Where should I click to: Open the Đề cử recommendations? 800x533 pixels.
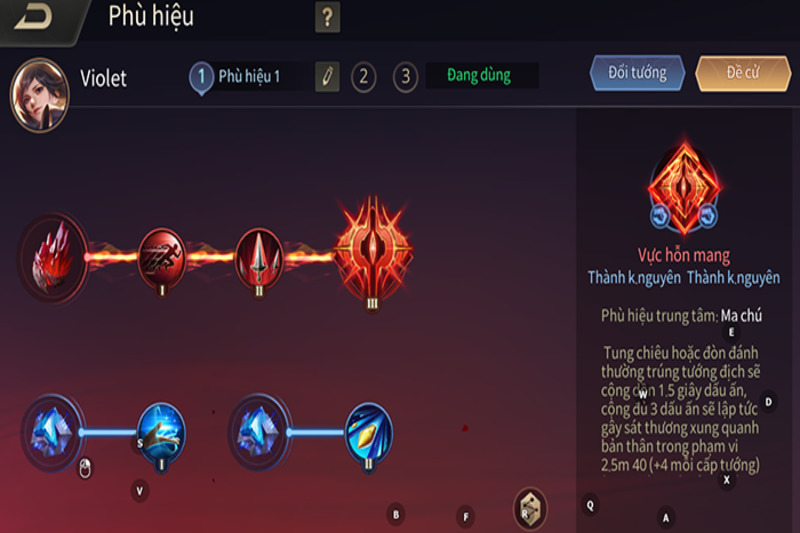[742, 74]
